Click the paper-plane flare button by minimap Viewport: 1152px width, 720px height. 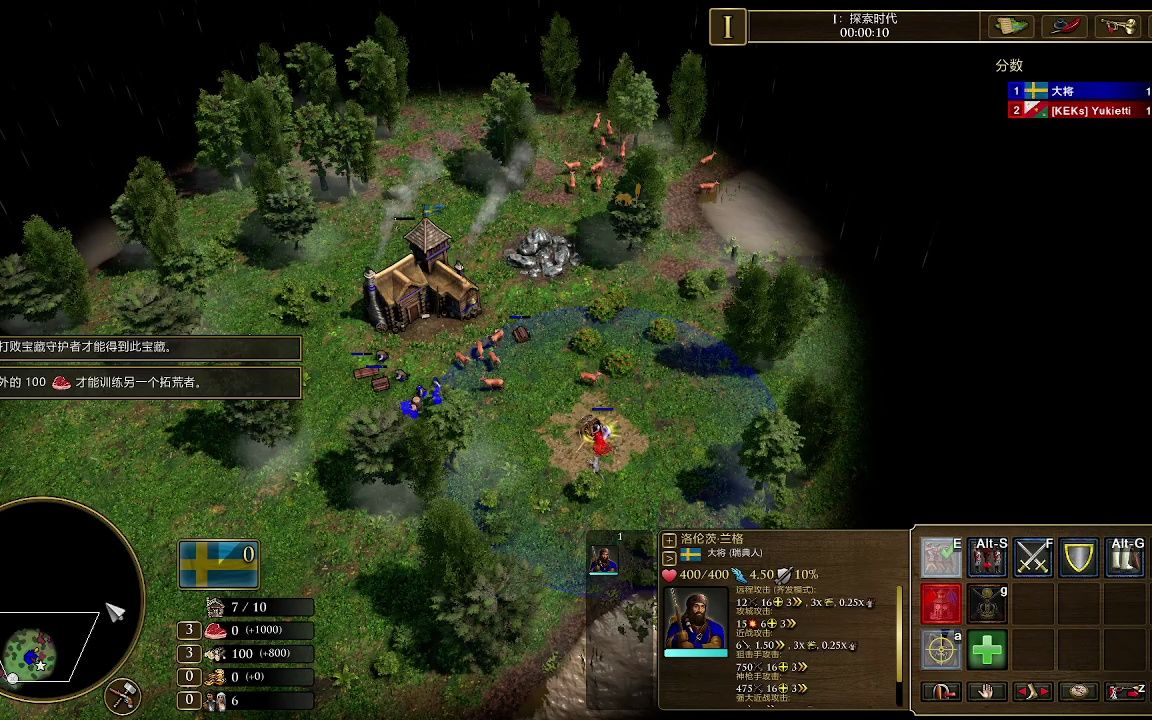[x=116, y=612]
